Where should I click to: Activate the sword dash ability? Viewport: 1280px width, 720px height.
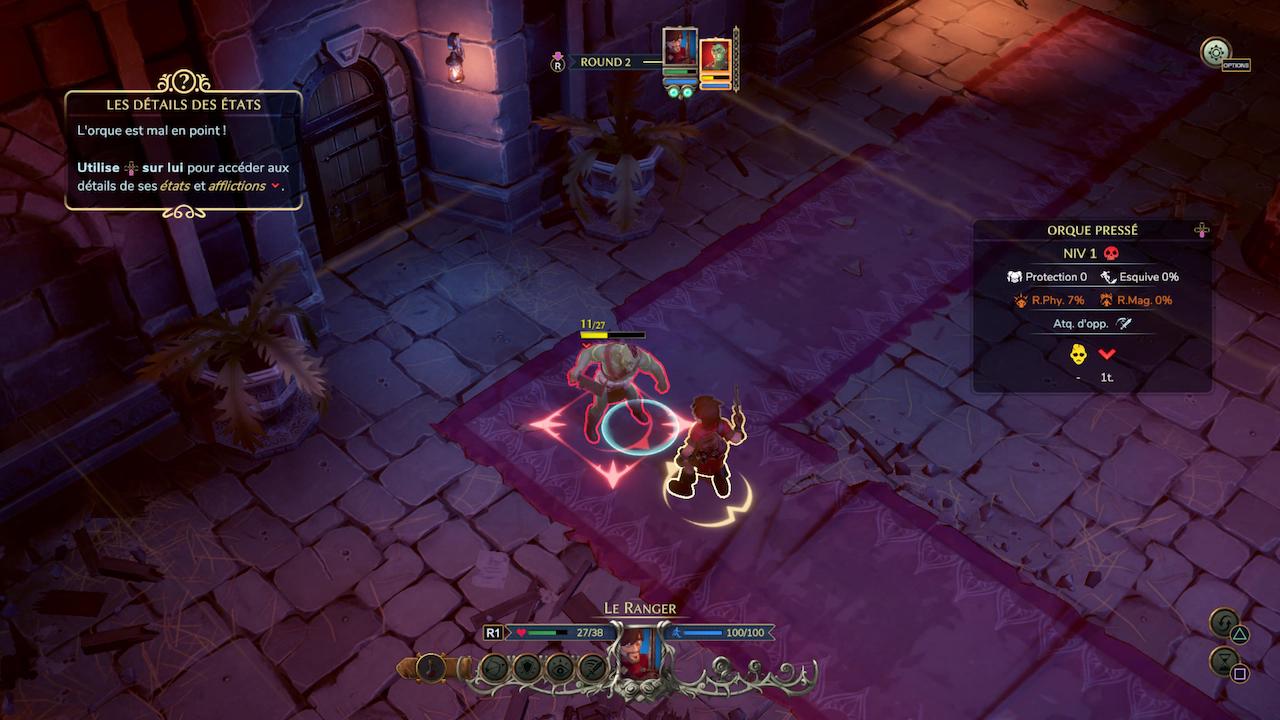593,667
